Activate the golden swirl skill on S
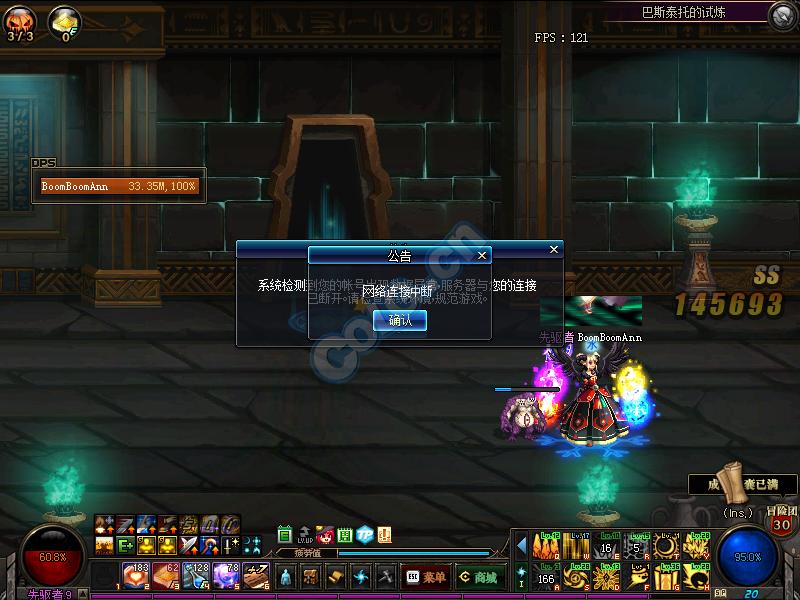800x600 pixels. point(576,577)
